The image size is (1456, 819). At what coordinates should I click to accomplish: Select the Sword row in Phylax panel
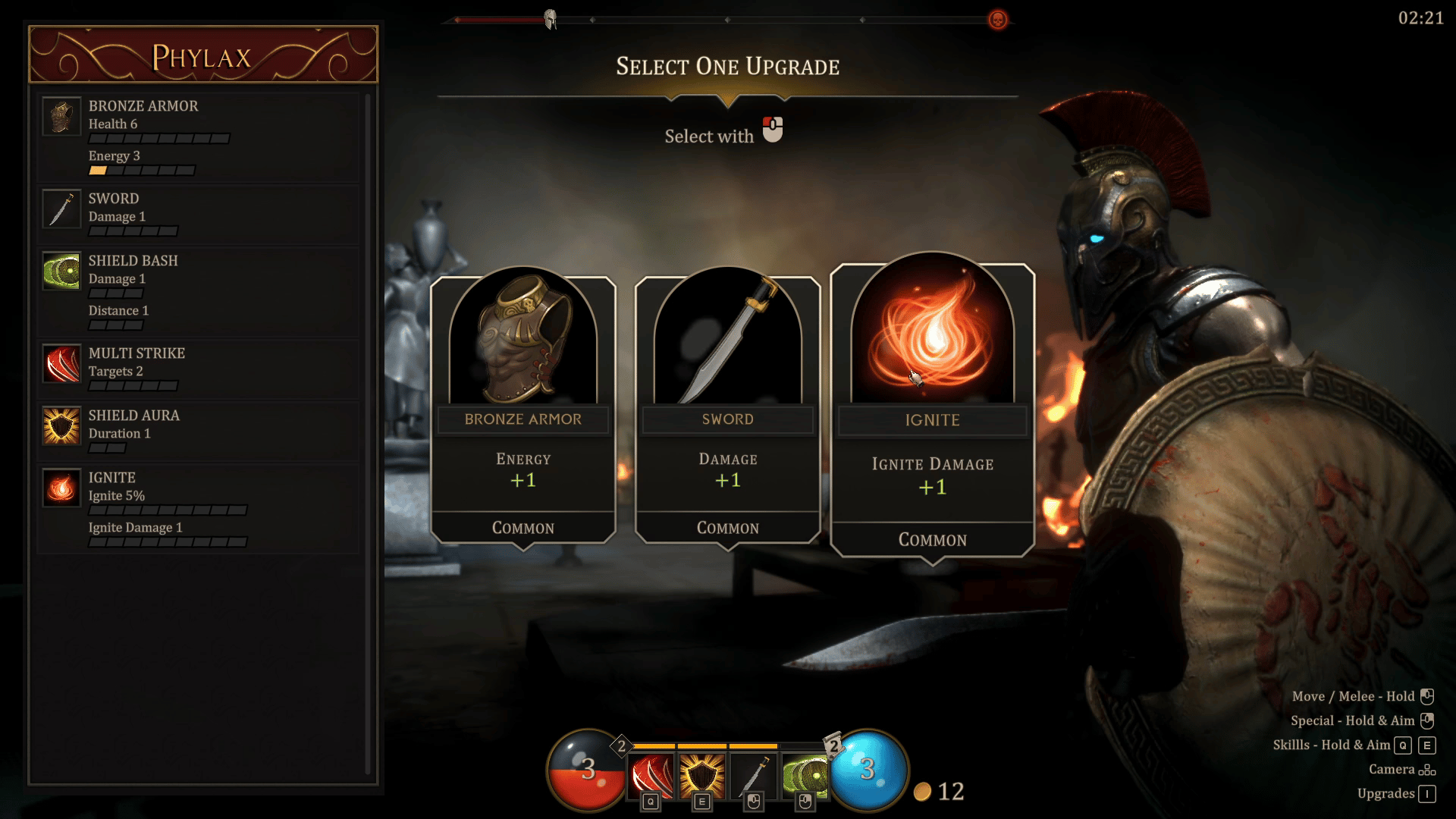(199, 215)
